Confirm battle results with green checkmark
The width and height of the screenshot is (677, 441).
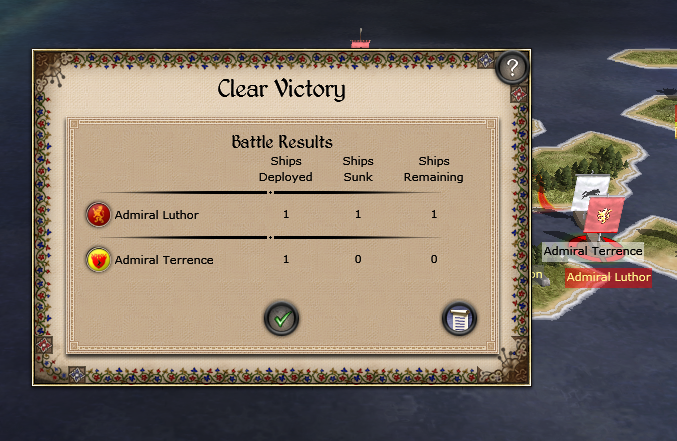pos(282,319)
